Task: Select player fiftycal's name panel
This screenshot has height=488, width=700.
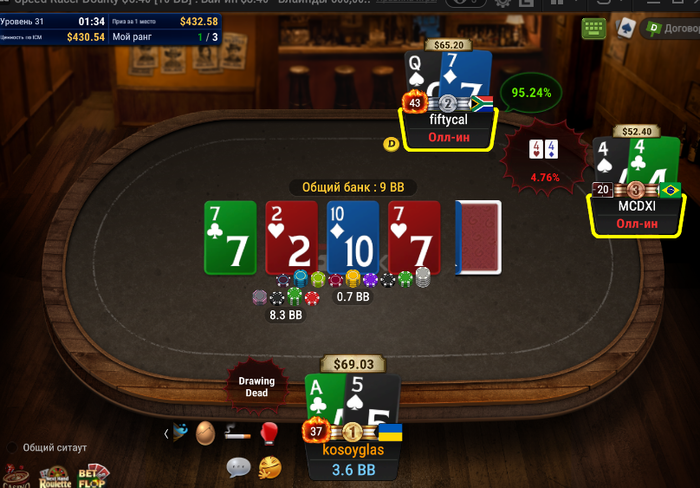Action: coord(447,119)
